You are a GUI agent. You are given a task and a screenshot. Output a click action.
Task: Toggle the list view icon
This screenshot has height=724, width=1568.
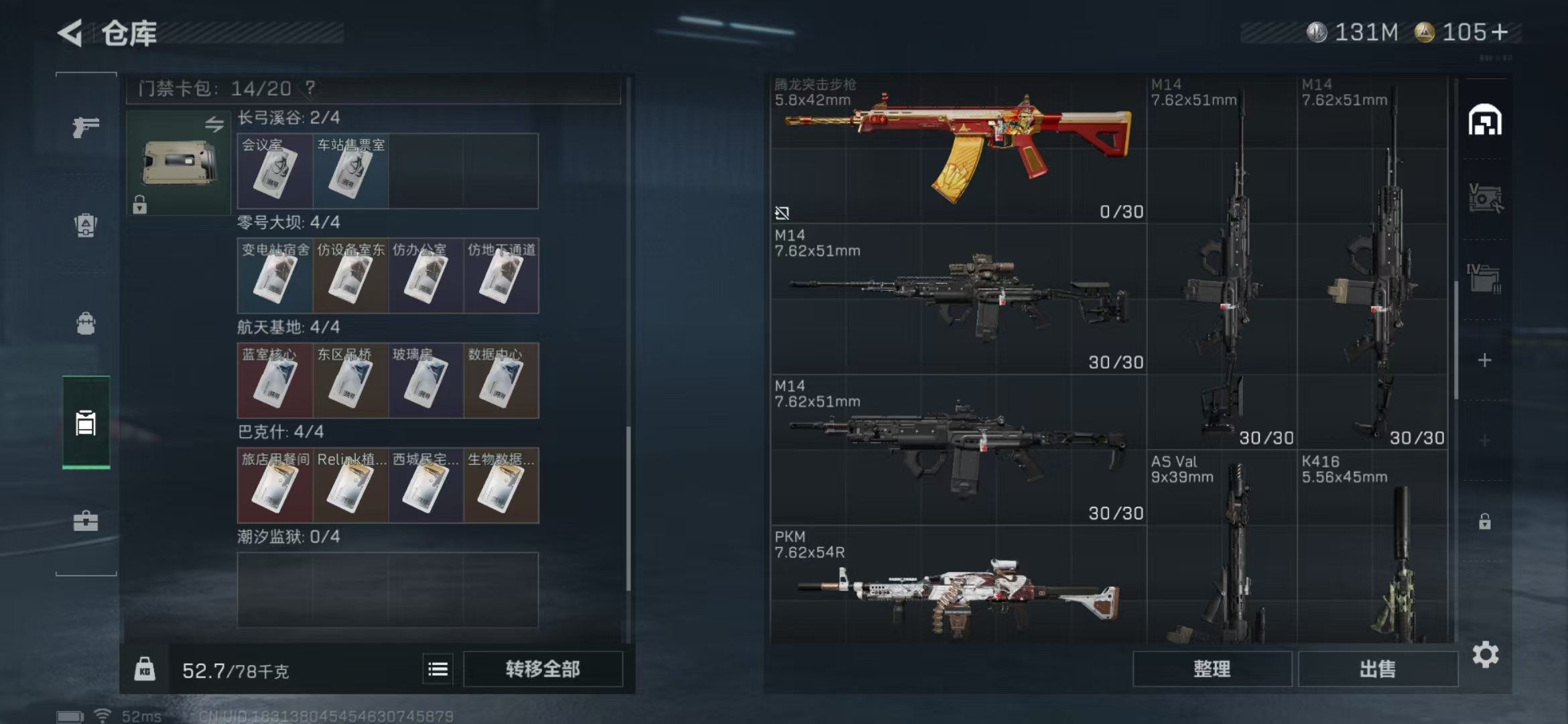(438, 669)
